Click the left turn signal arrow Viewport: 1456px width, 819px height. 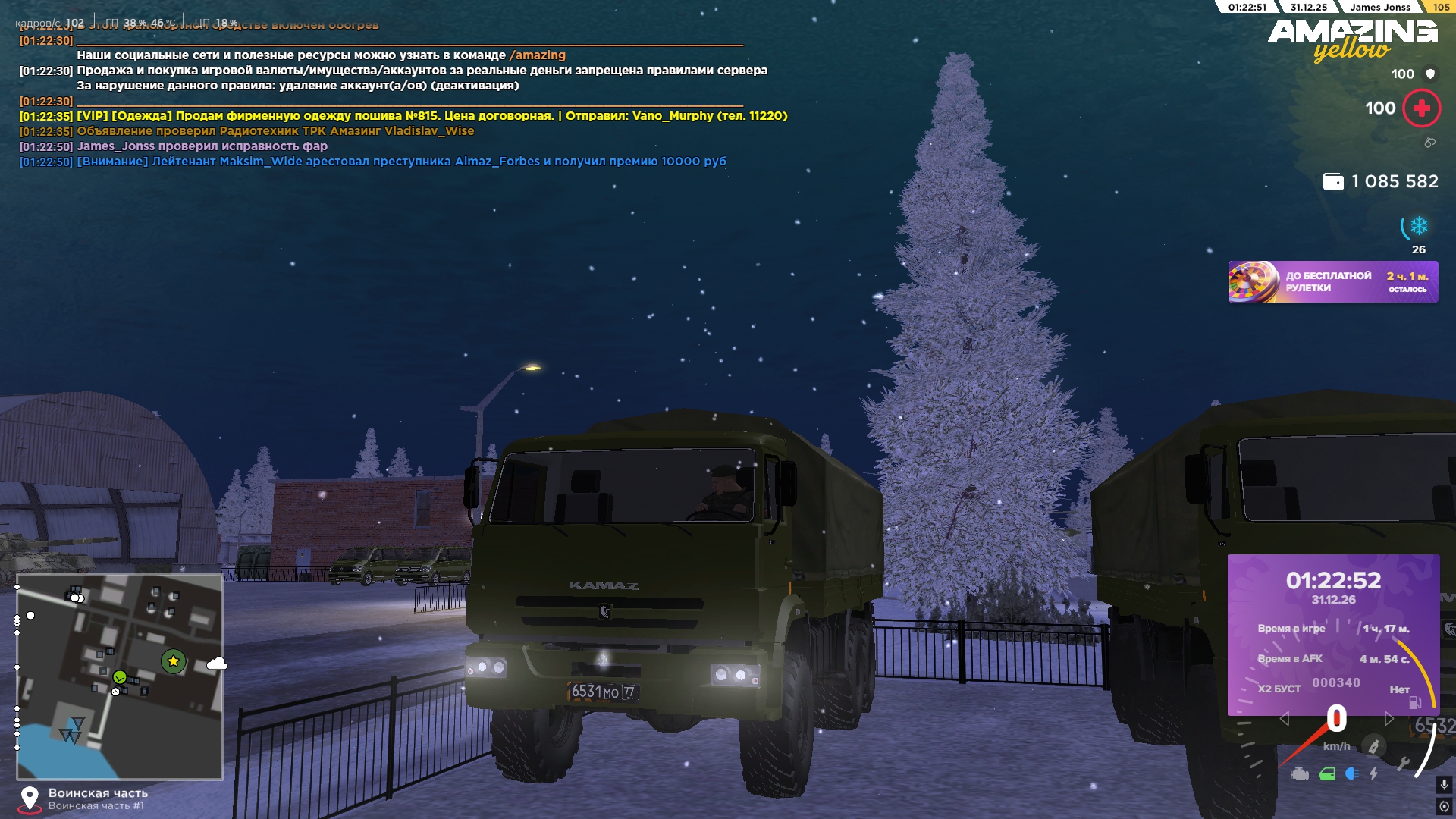click(x=1284, y=718)
